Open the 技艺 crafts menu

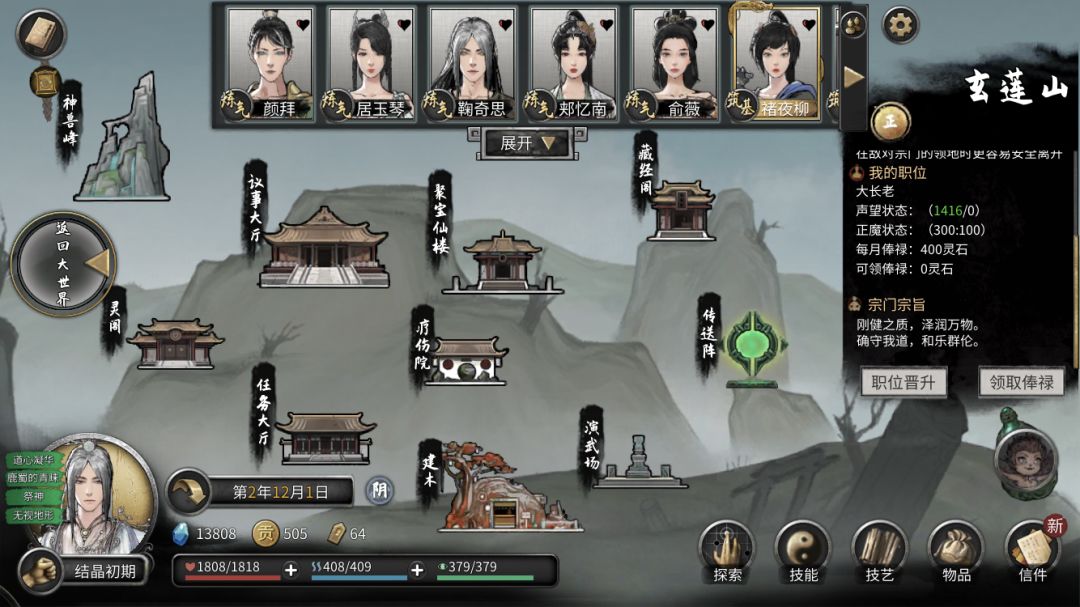[x=879, y=552]
